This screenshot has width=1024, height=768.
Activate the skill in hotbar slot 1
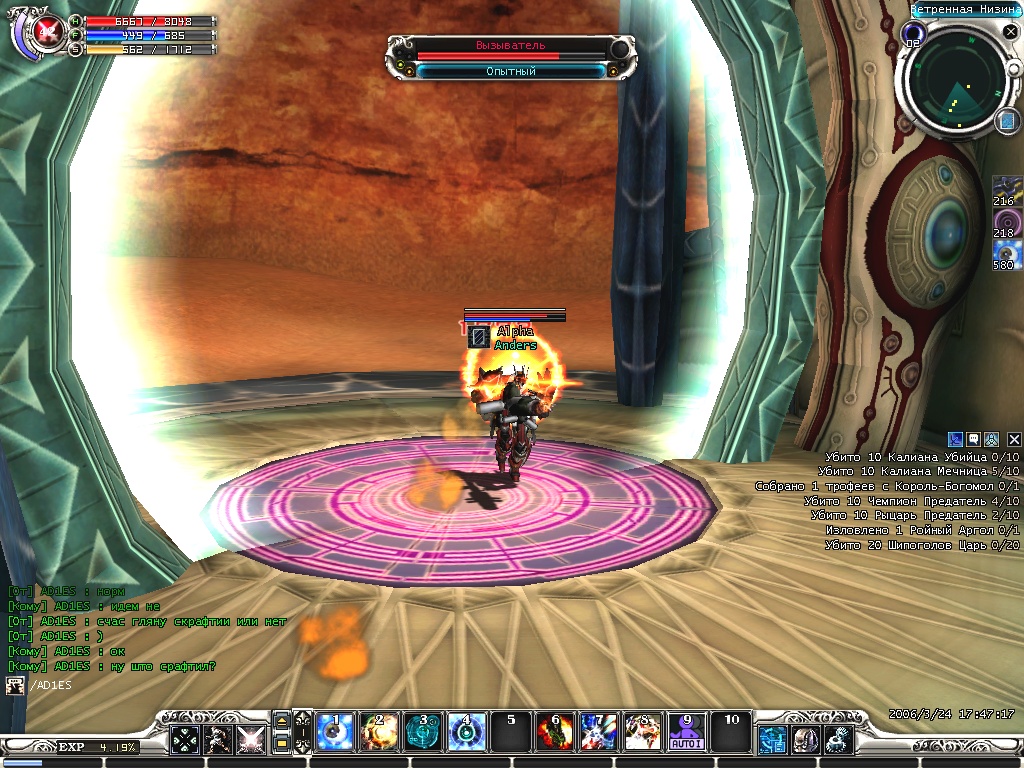point(336,732)
